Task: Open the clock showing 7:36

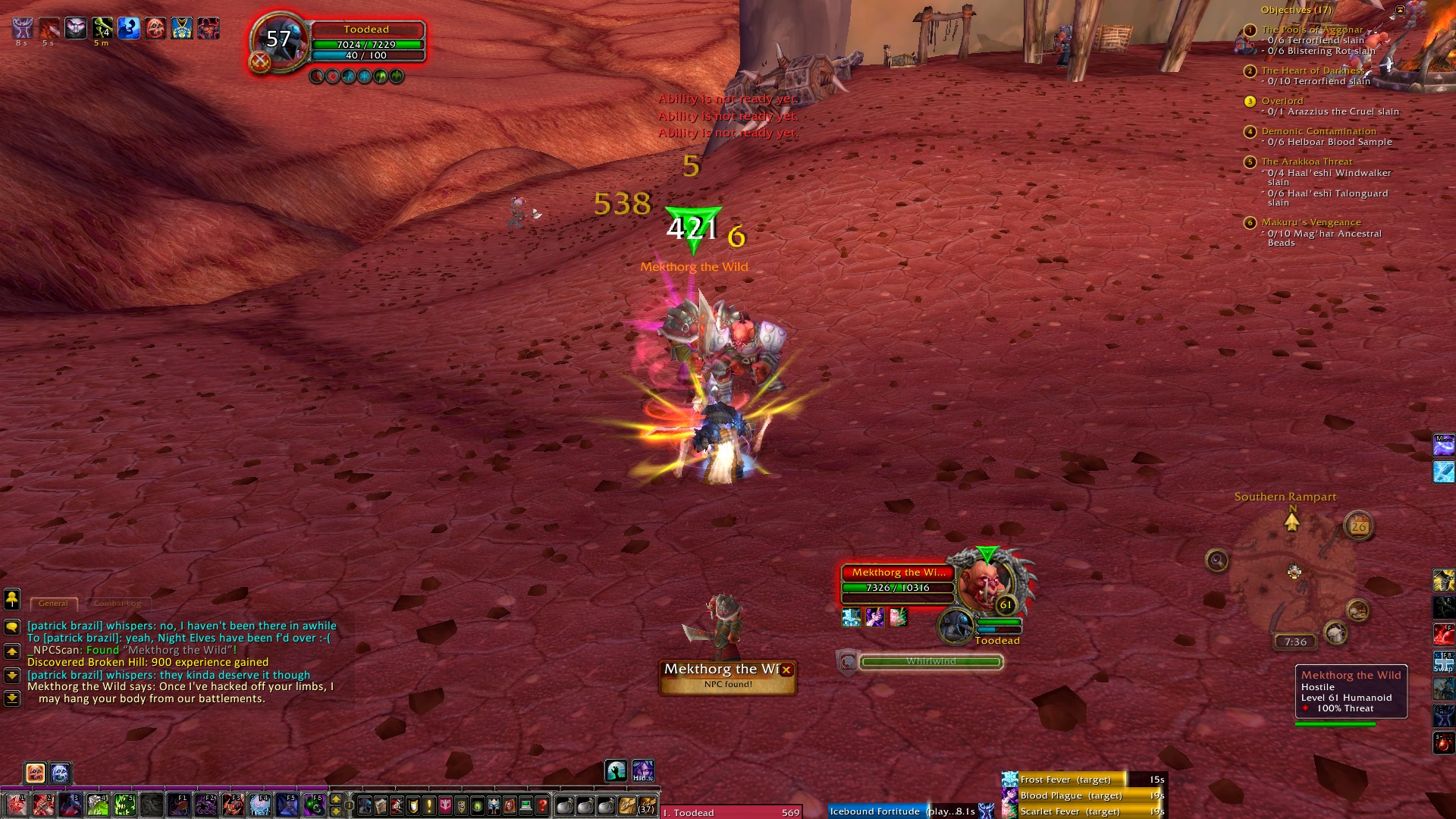Action: [x=1295, y=642]
